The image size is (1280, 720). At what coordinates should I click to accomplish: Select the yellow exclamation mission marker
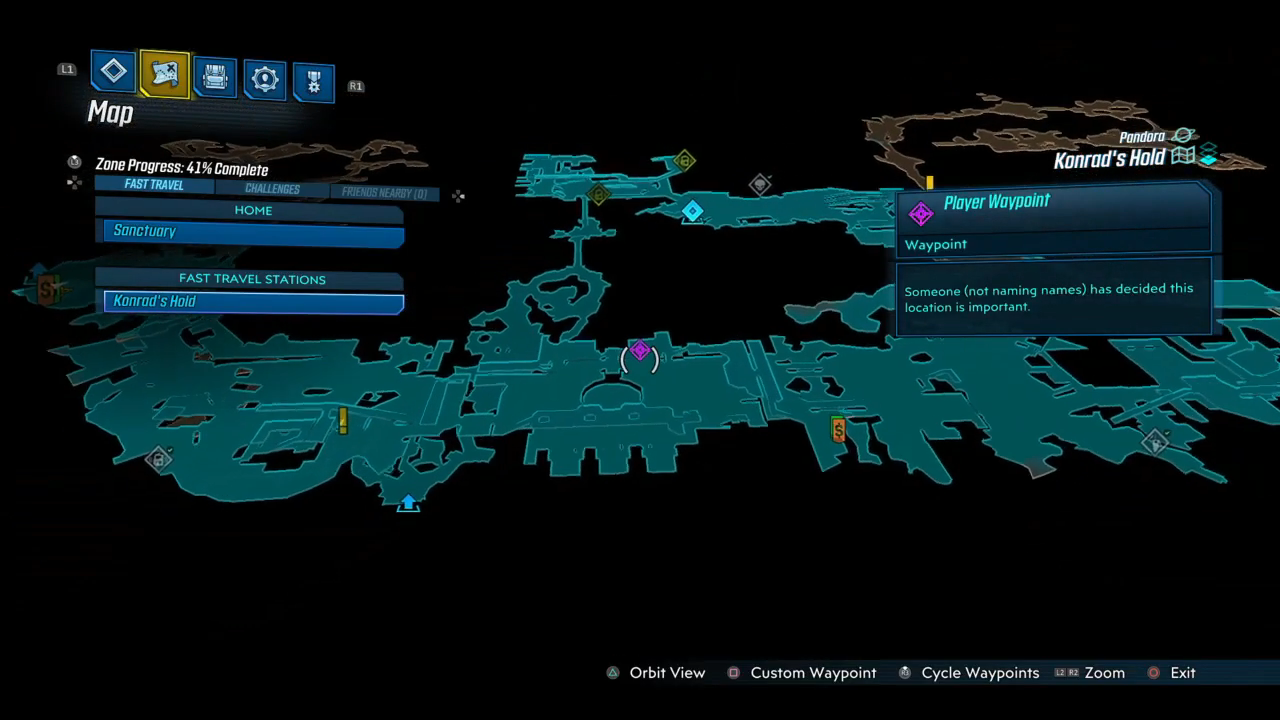click(x=343, y=420)
